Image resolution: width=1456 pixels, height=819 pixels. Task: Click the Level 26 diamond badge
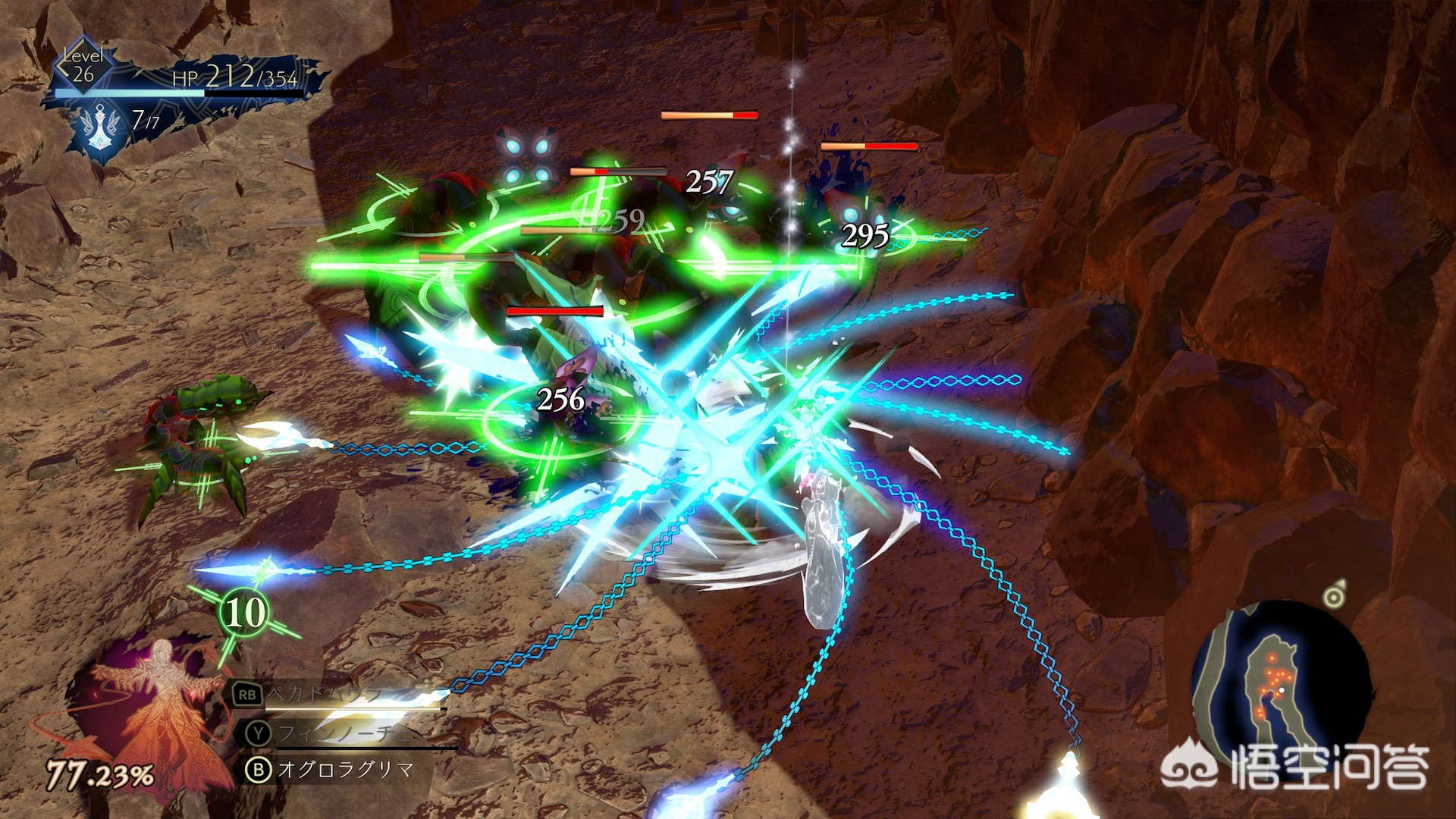[83, 66]
